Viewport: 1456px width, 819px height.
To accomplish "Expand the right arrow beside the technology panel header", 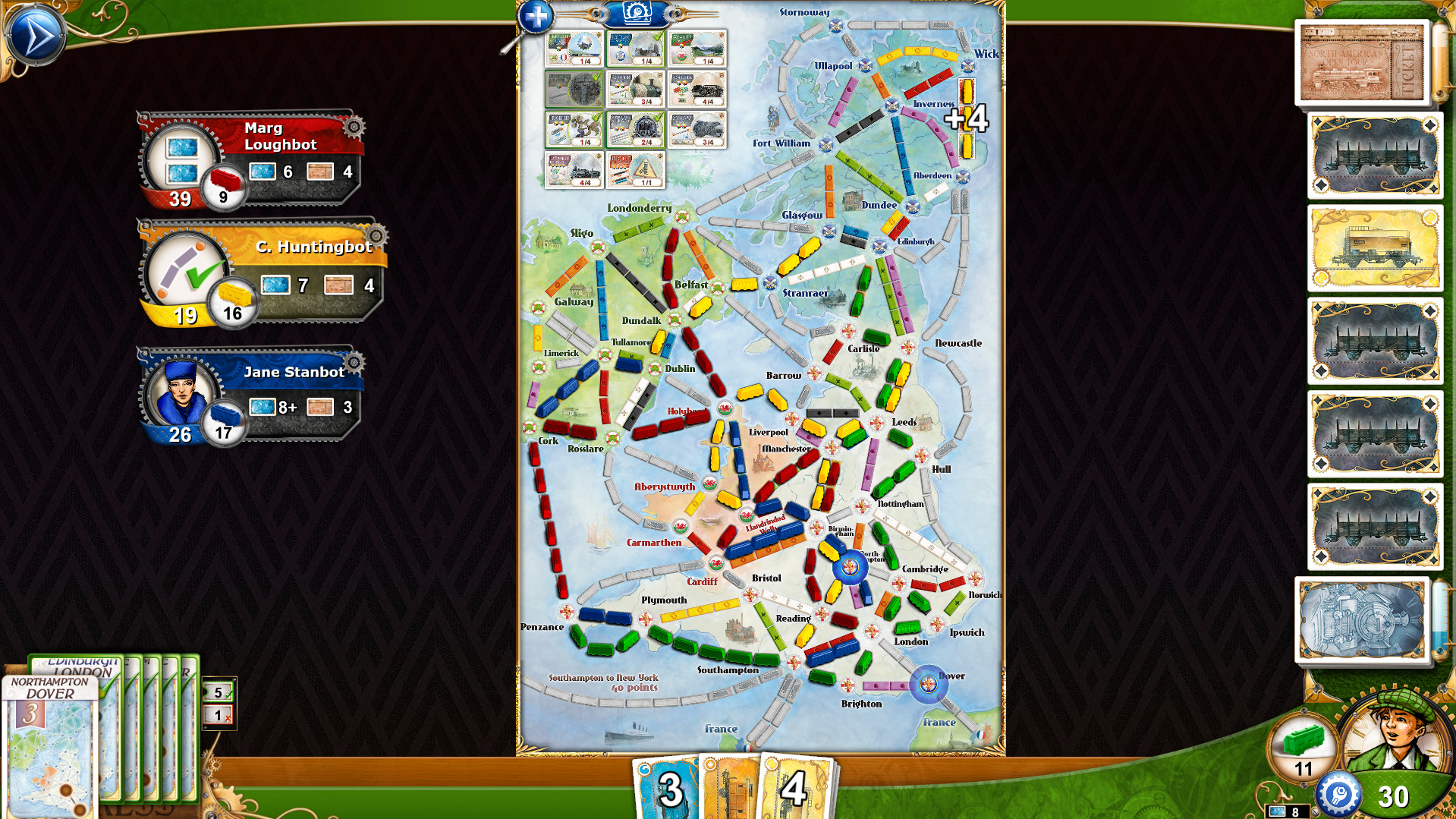I will click(675, 14).
